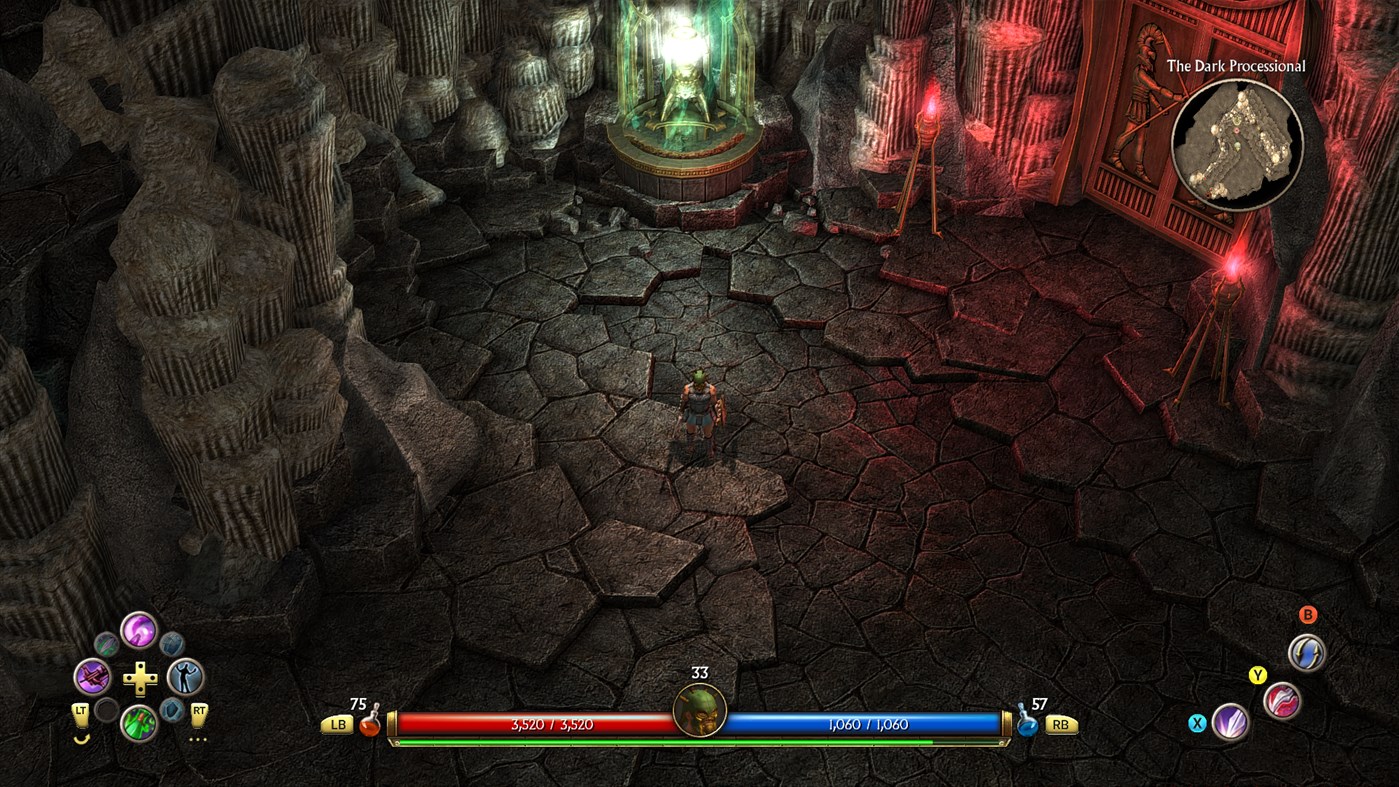Activate the silhouette figure skill icon
This screenshot has height=787, width=1399.
point(185,677)
